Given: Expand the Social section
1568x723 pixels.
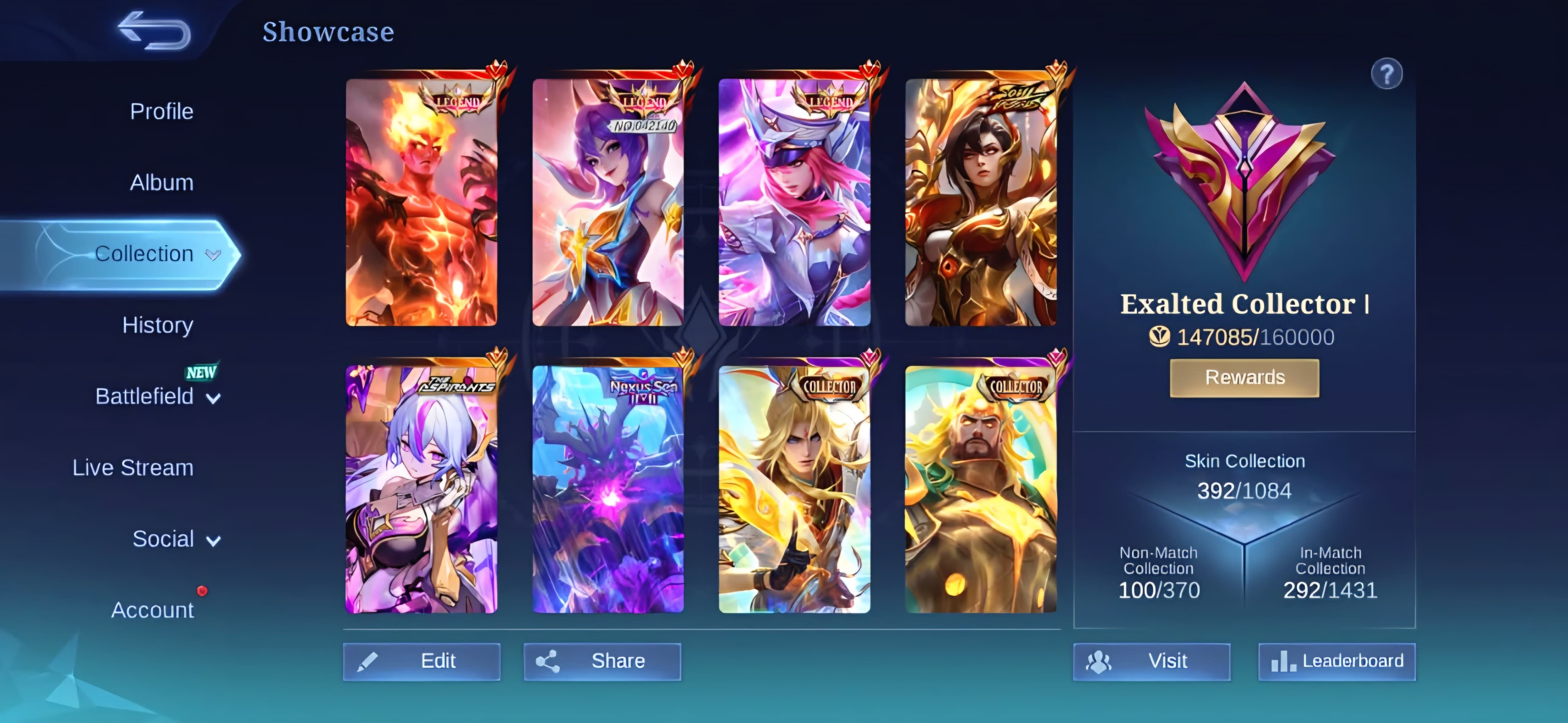Looking at the screenshot, I should point(175,539).
